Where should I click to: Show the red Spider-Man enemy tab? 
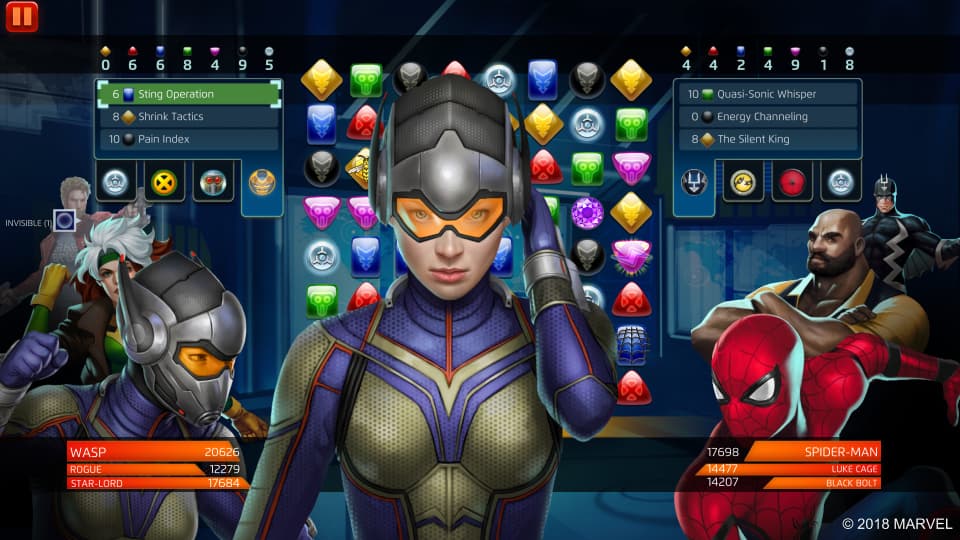tap(792, 182)
